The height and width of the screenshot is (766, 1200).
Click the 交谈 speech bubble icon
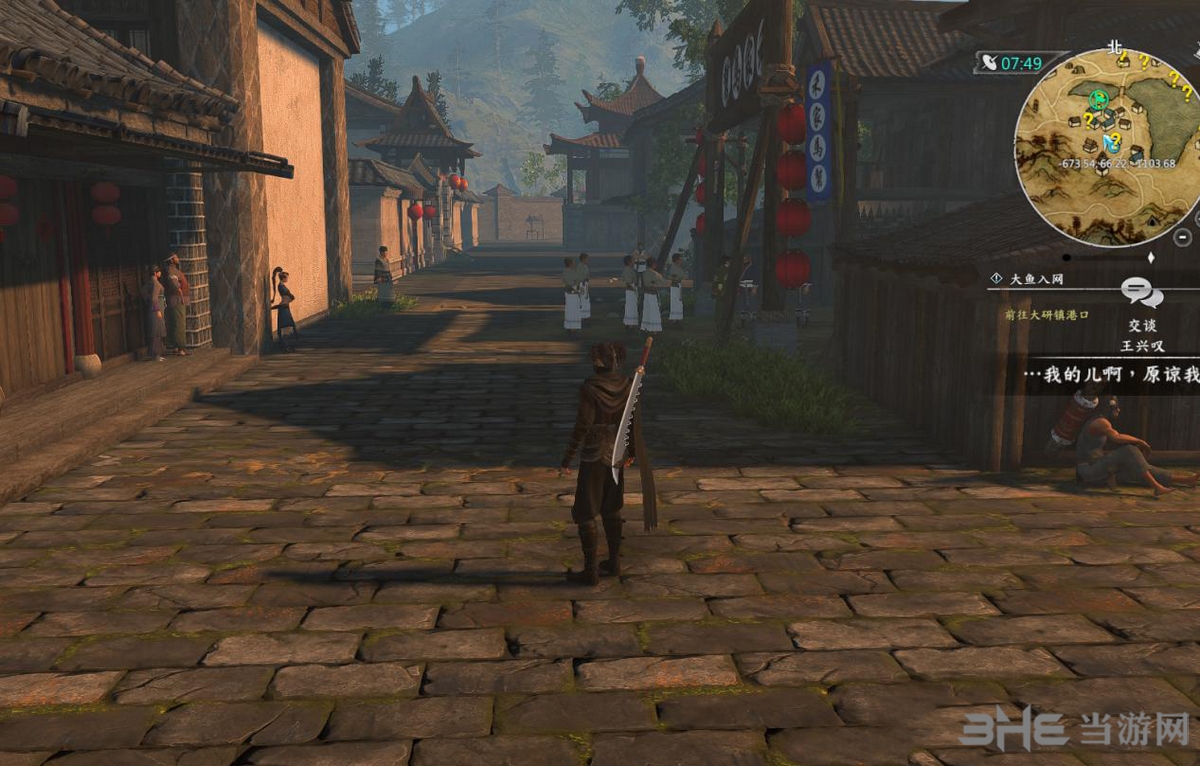coord(1141,293)
